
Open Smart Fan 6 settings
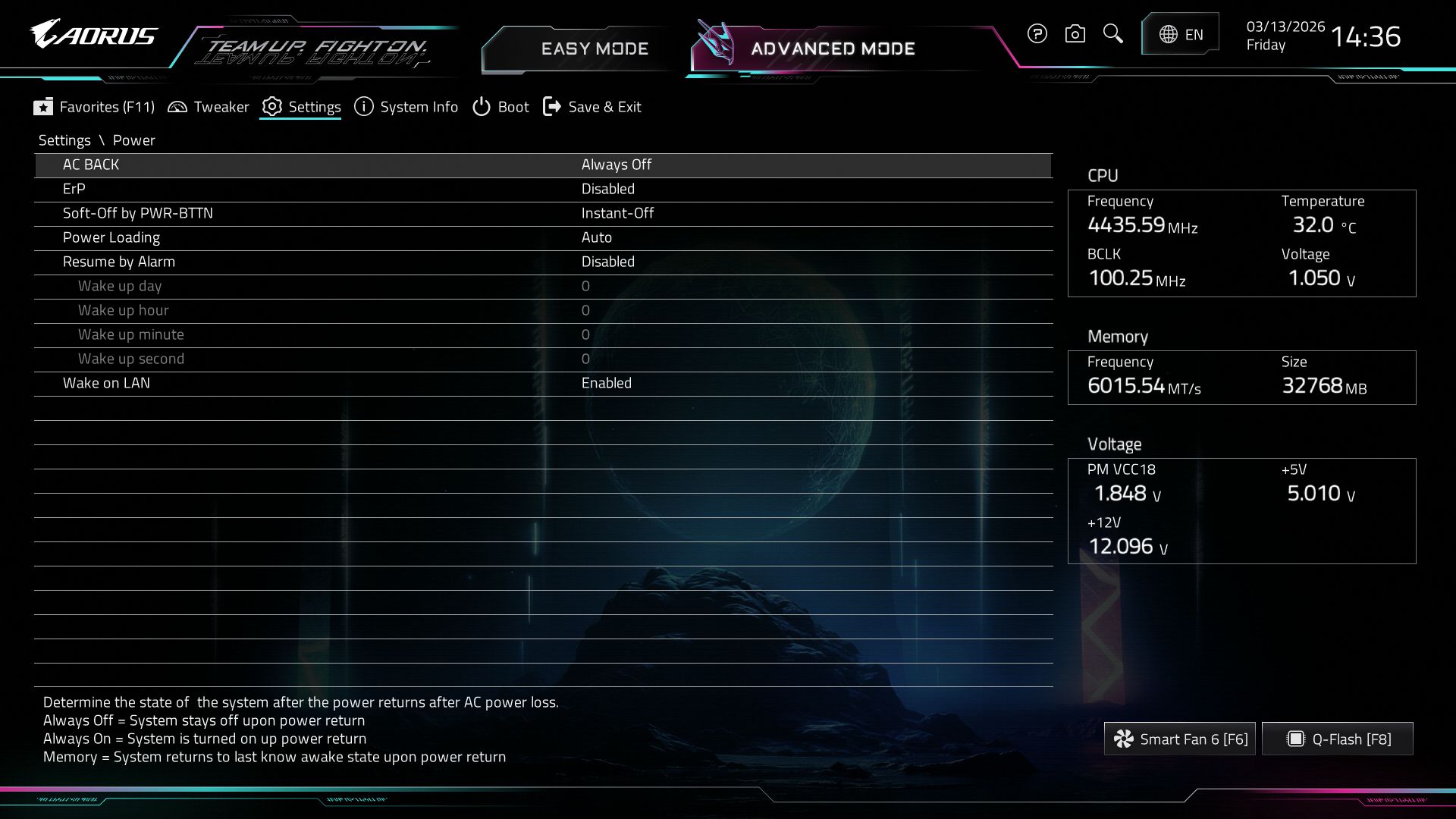(1179, 739)
